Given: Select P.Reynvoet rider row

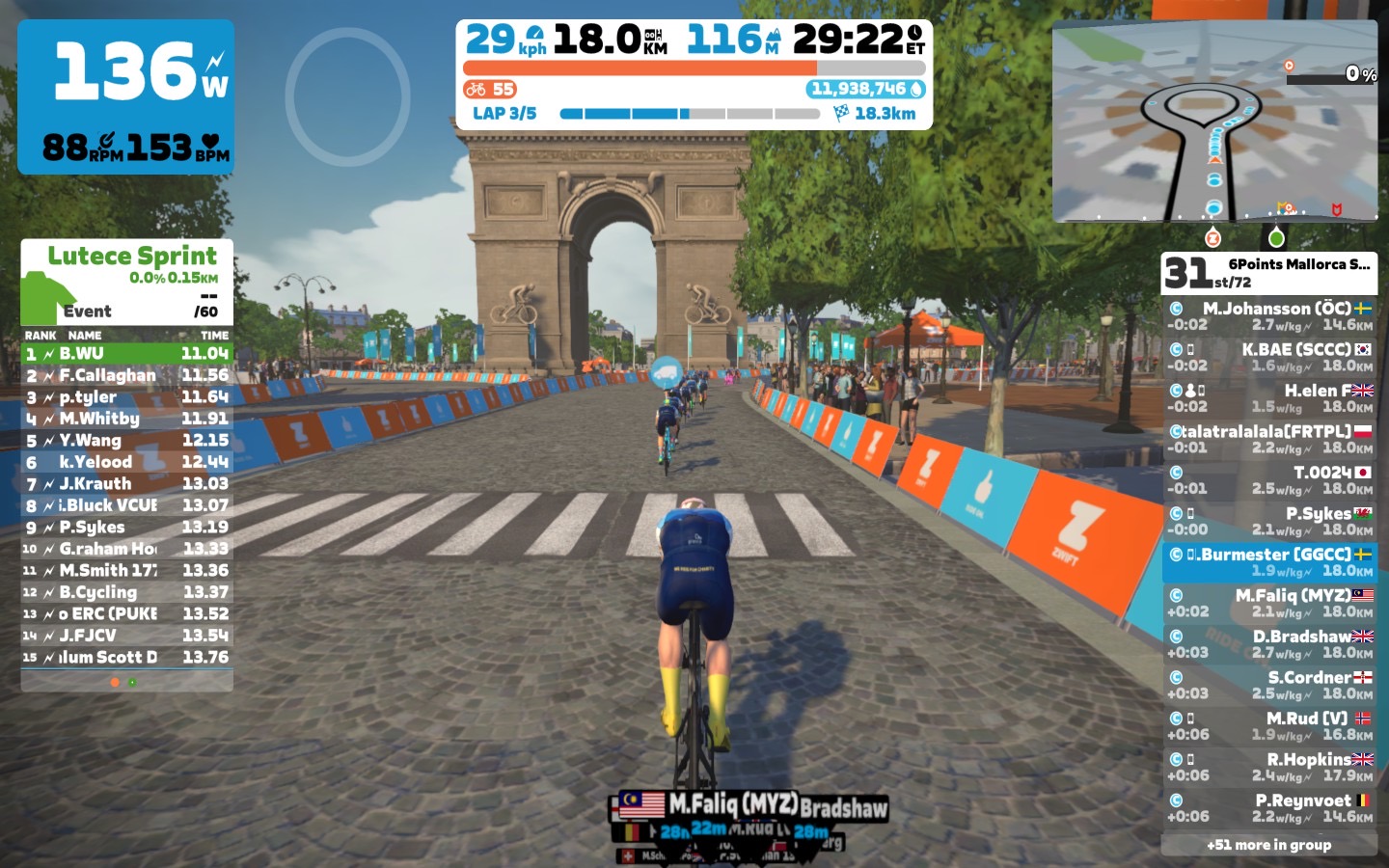Looking at the screenshot, I should point(1269,807).
